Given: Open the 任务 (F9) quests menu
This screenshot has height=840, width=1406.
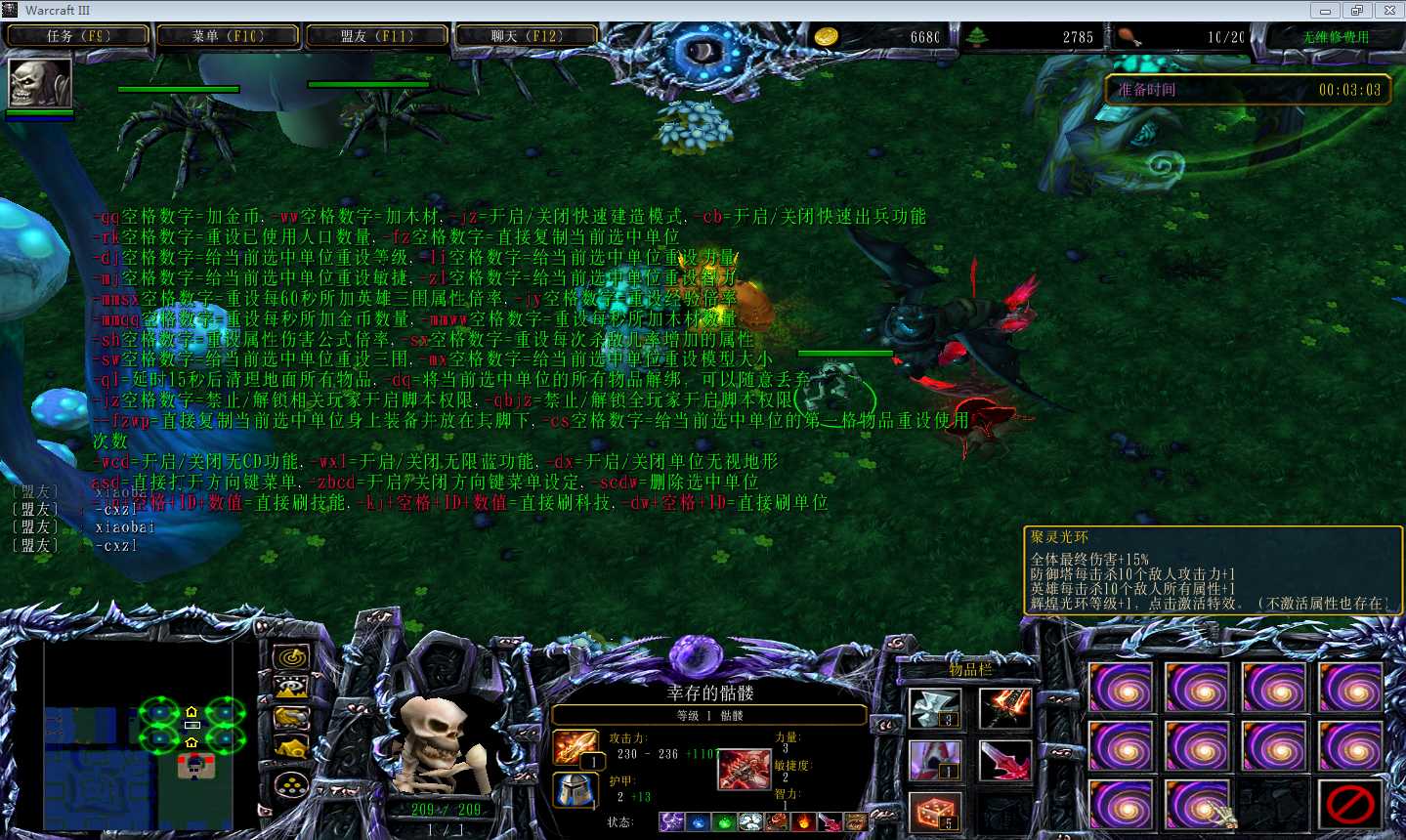Looking at the screenshot, I should (78, 36).
